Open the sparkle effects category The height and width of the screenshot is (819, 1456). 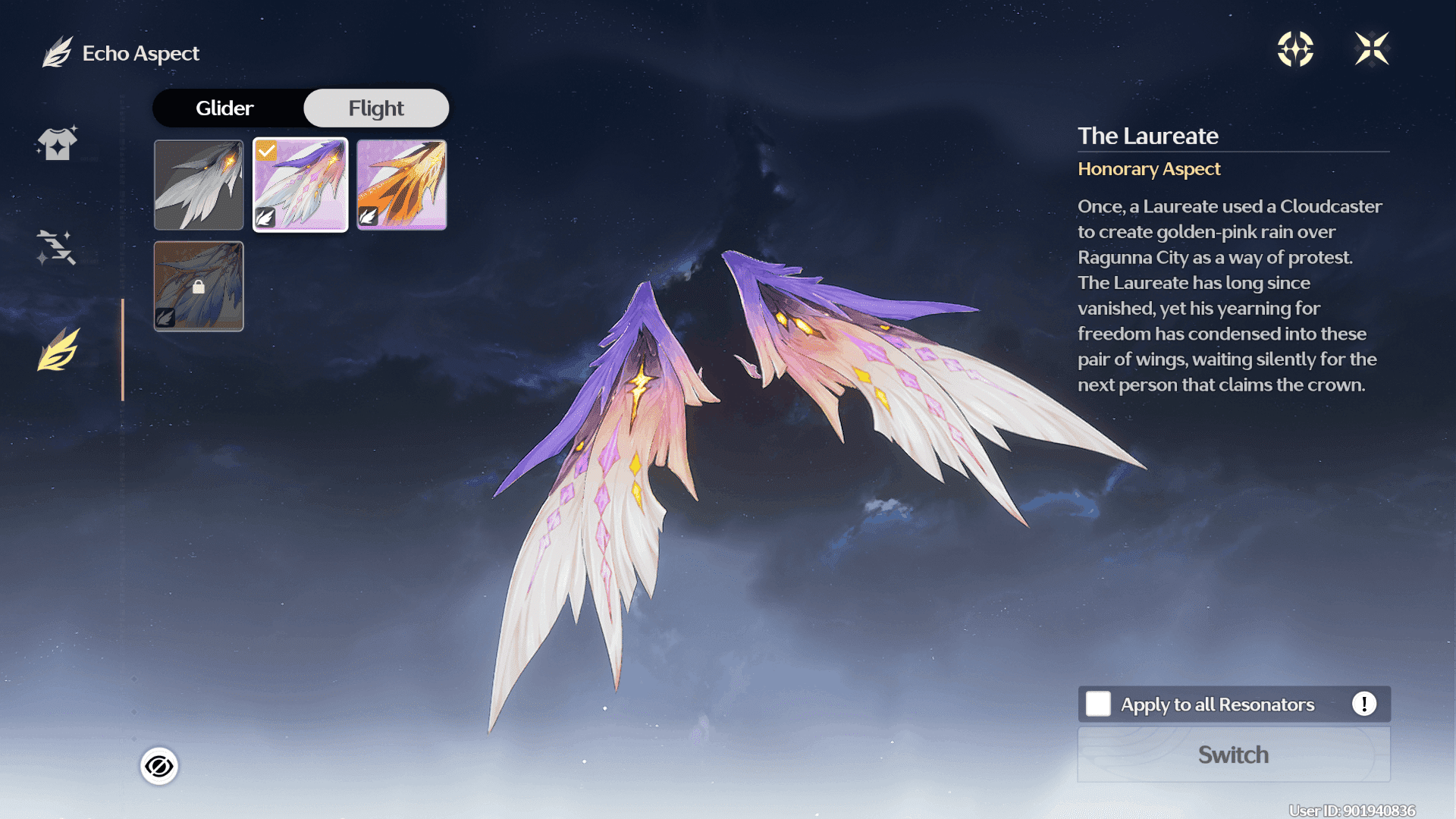tap(57, 247)
